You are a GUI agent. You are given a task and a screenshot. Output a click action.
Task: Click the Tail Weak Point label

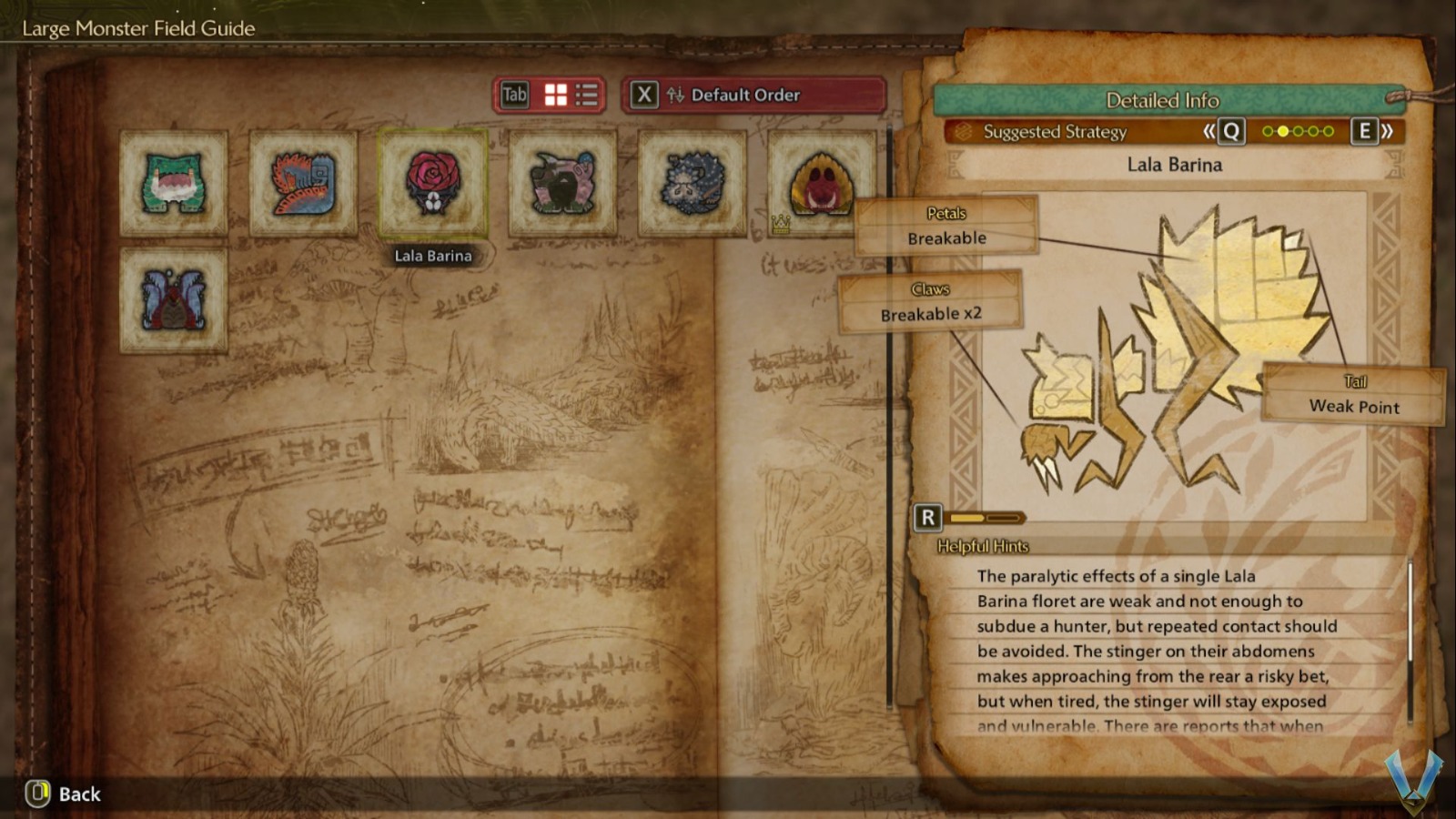tap(1354, 395)
